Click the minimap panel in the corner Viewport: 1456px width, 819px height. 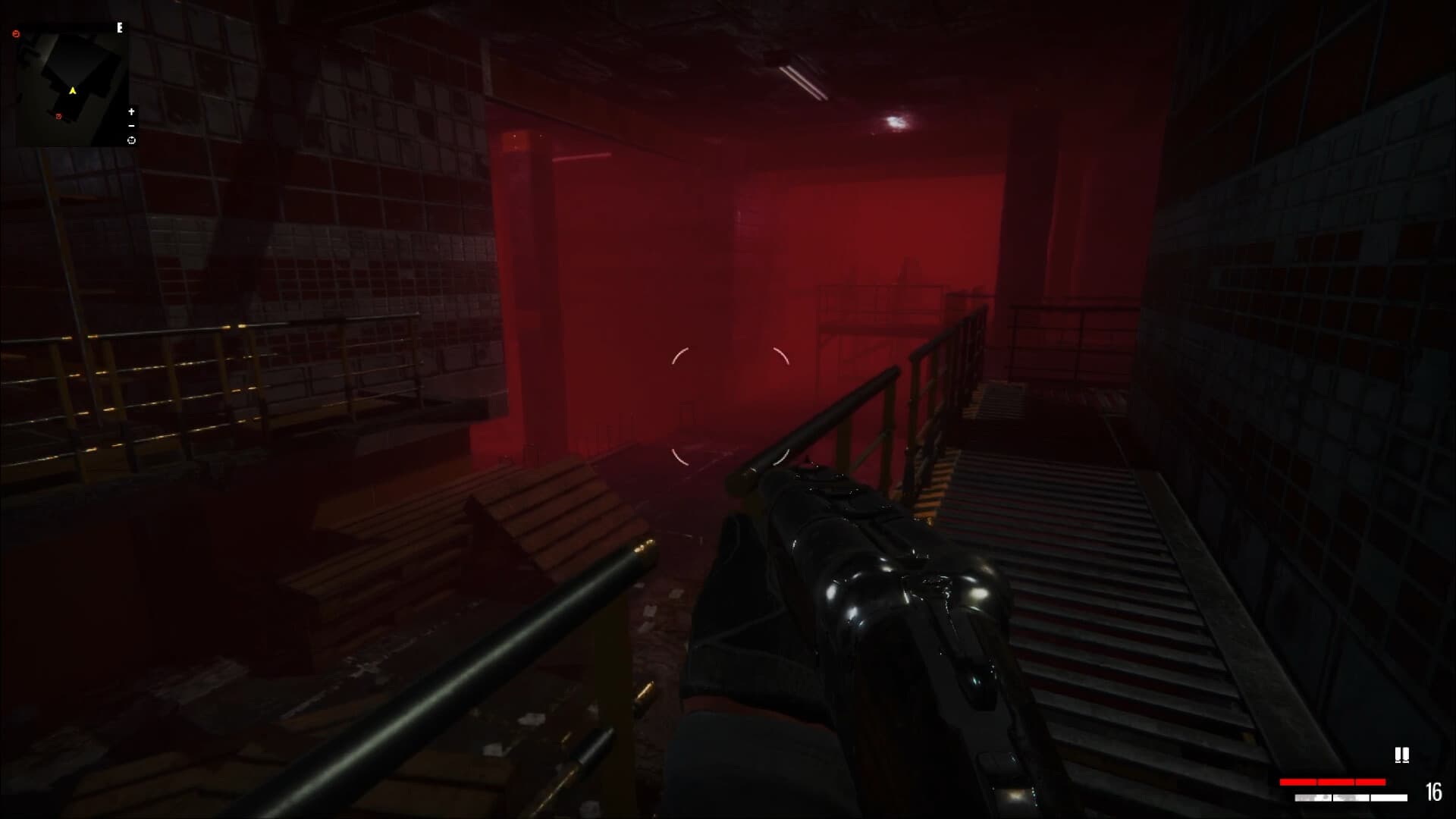[x=72, y=83]
